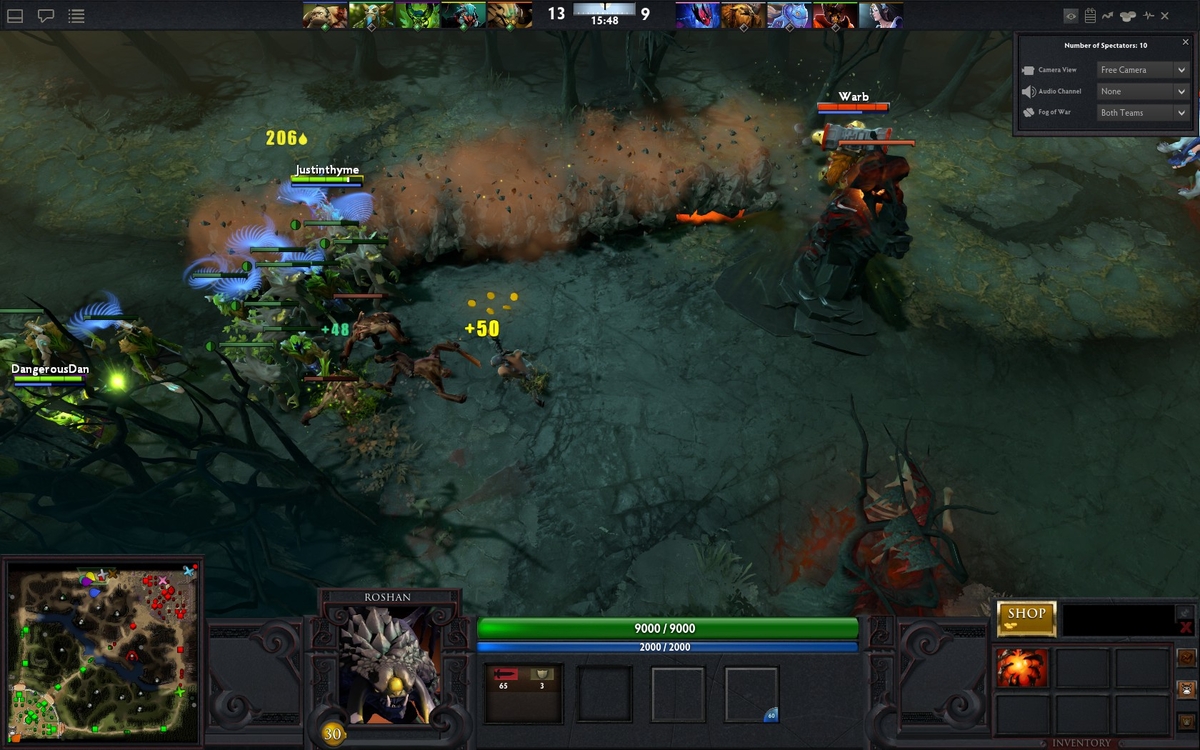Open the Shop
Image resolution: width=1200 pixels, height=750 pixels.
tap(1026, 618)
